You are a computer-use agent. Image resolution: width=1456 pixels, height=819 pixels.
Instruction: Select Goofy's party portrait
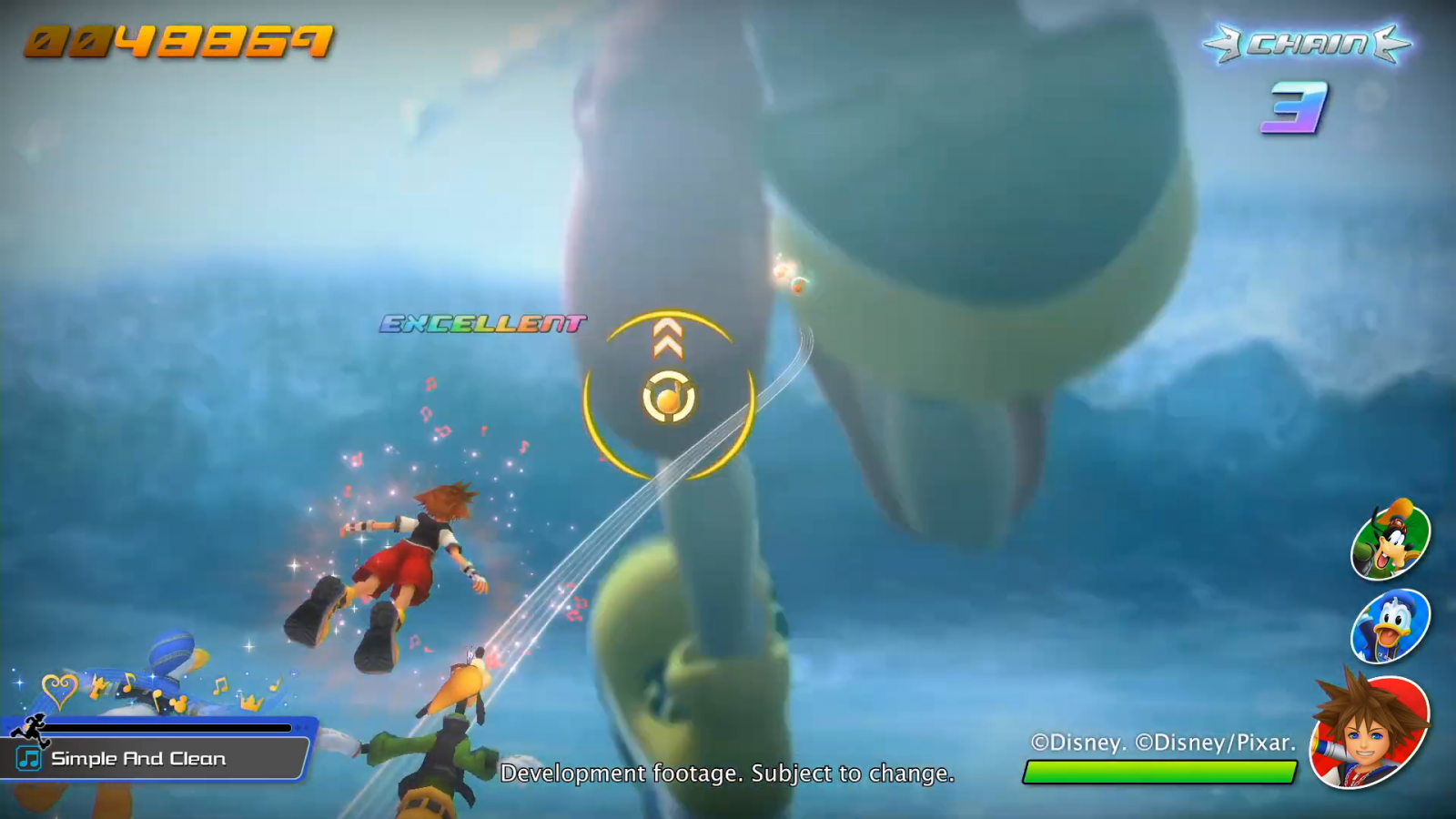(x=1390, y=541)
